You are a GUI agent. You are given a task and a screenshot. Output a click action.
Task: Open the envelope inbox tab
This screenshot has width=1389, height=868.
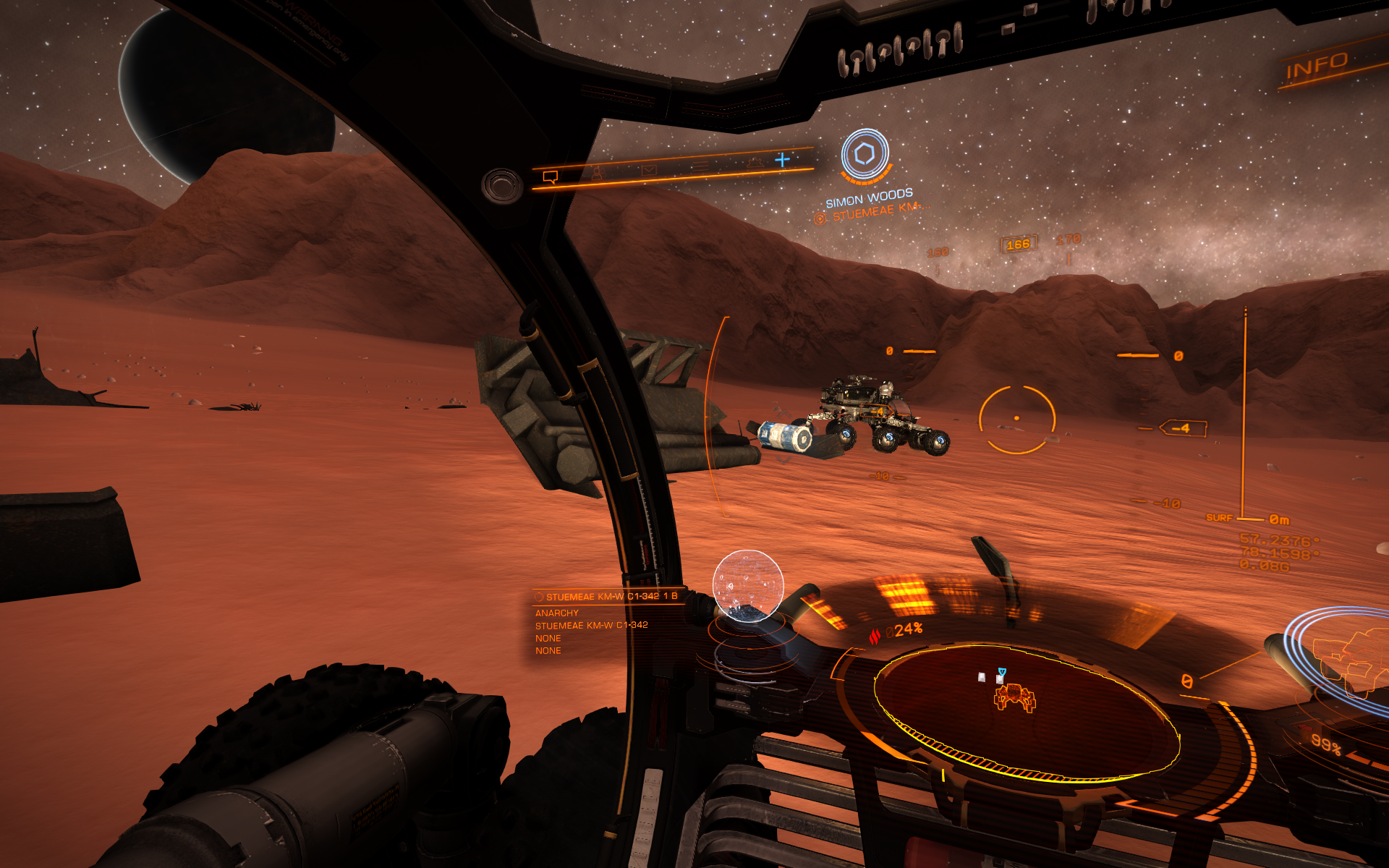pyautogui.click(x=648, y=170)
